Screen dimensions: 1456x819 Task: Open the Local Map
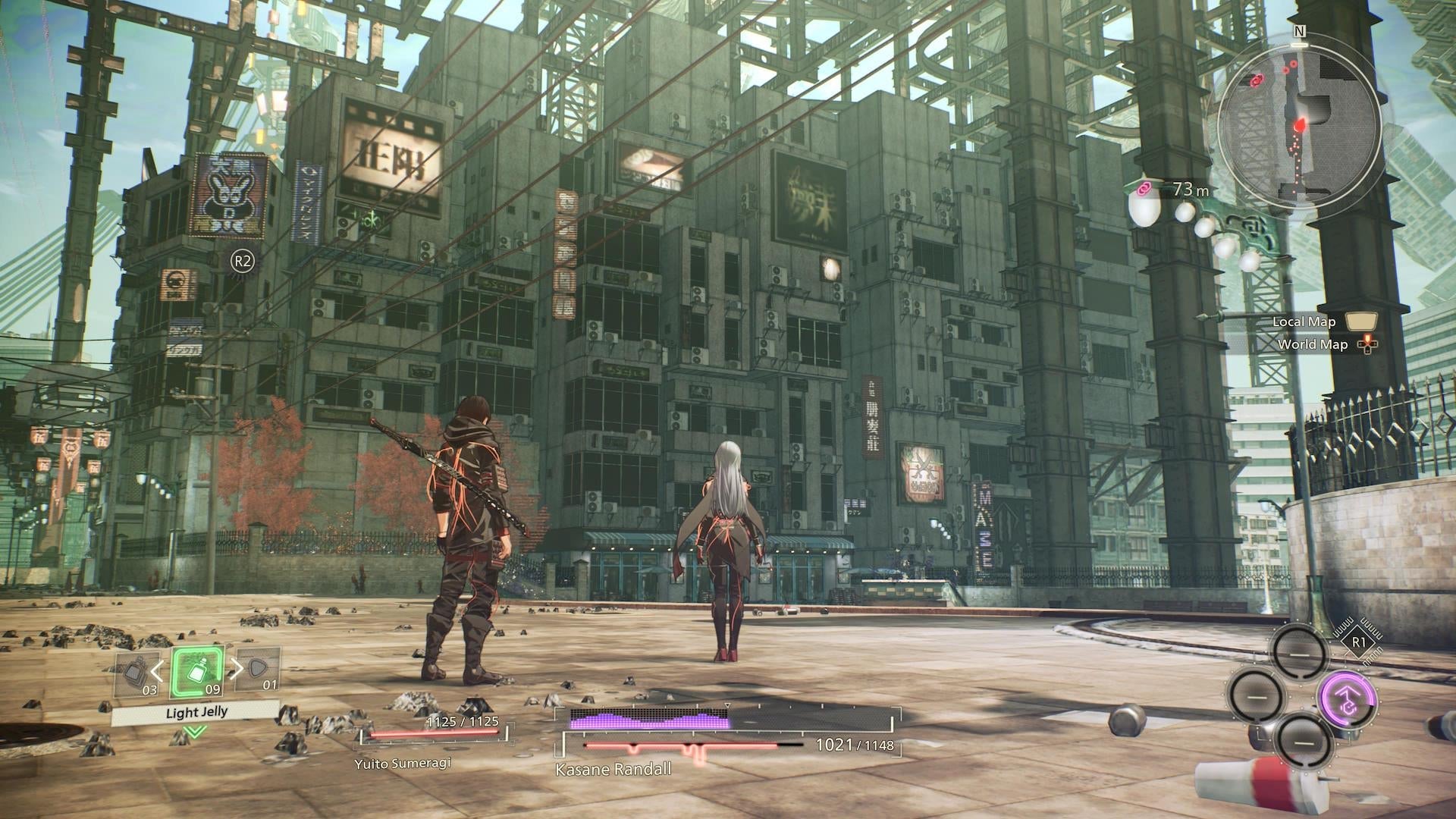pos(1304,322)
